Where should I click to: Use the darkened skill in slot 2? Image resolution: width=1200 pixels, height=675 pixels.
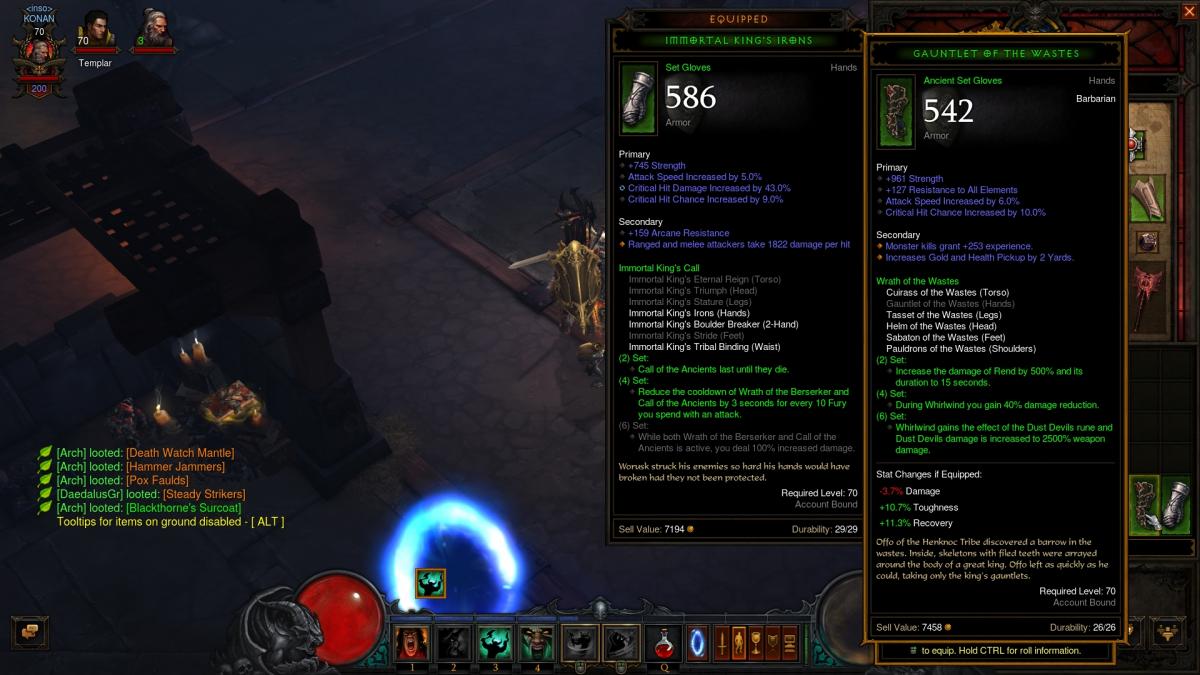click(x=453, y=642)
